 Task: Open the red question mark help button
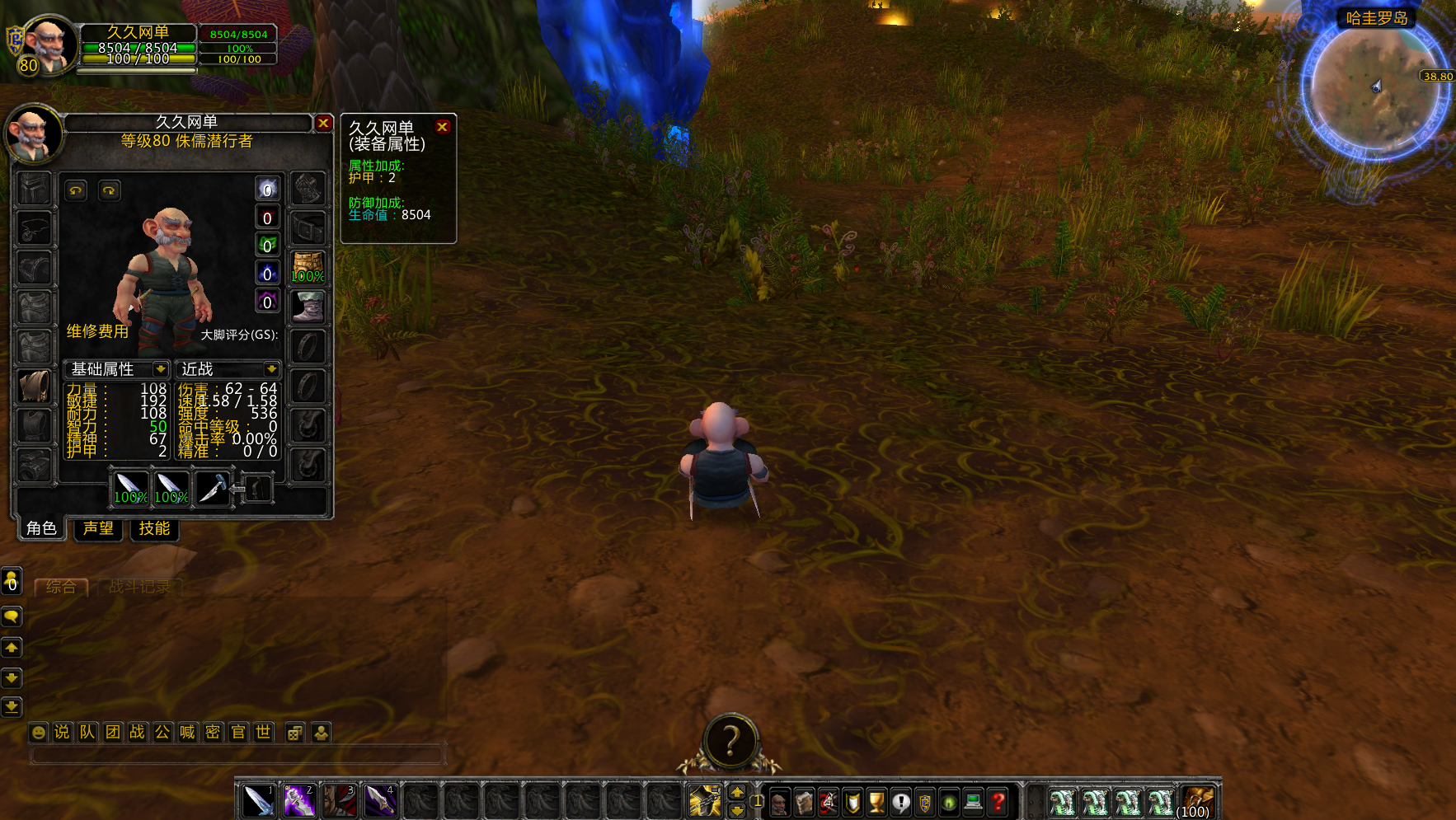click(998, 801)
